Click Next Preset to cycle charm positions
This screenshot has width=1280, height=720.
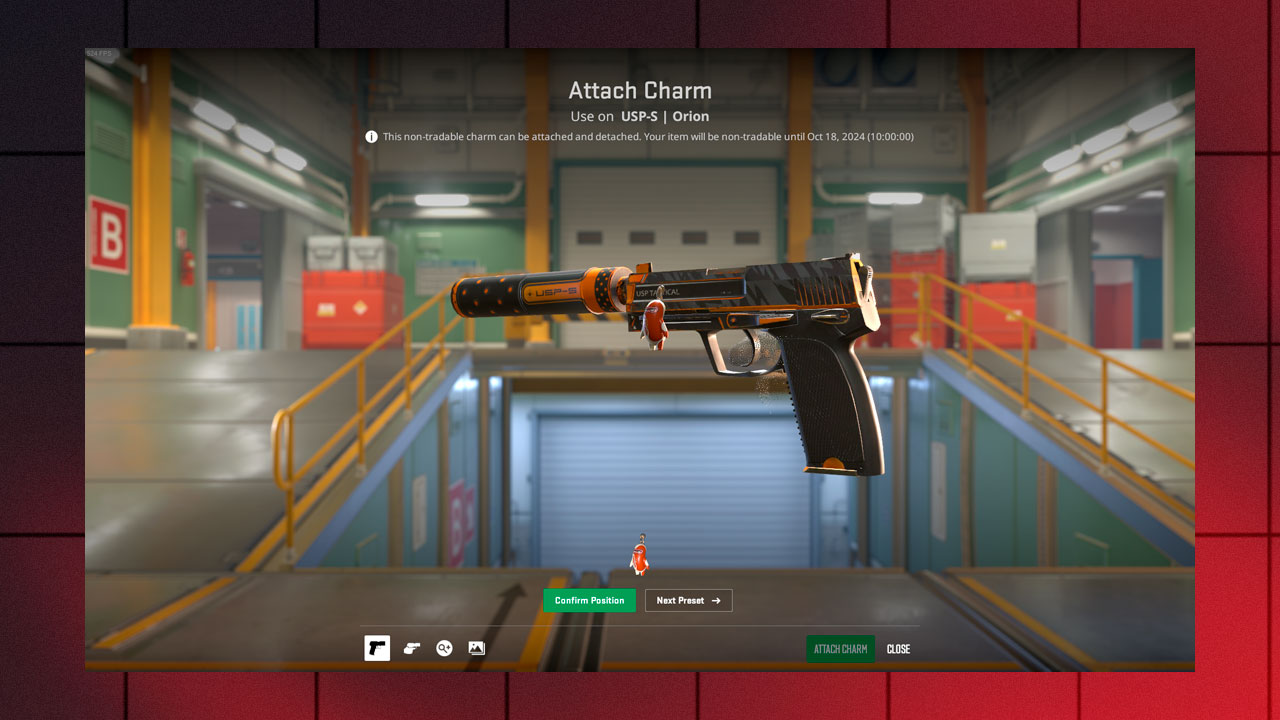688,600
